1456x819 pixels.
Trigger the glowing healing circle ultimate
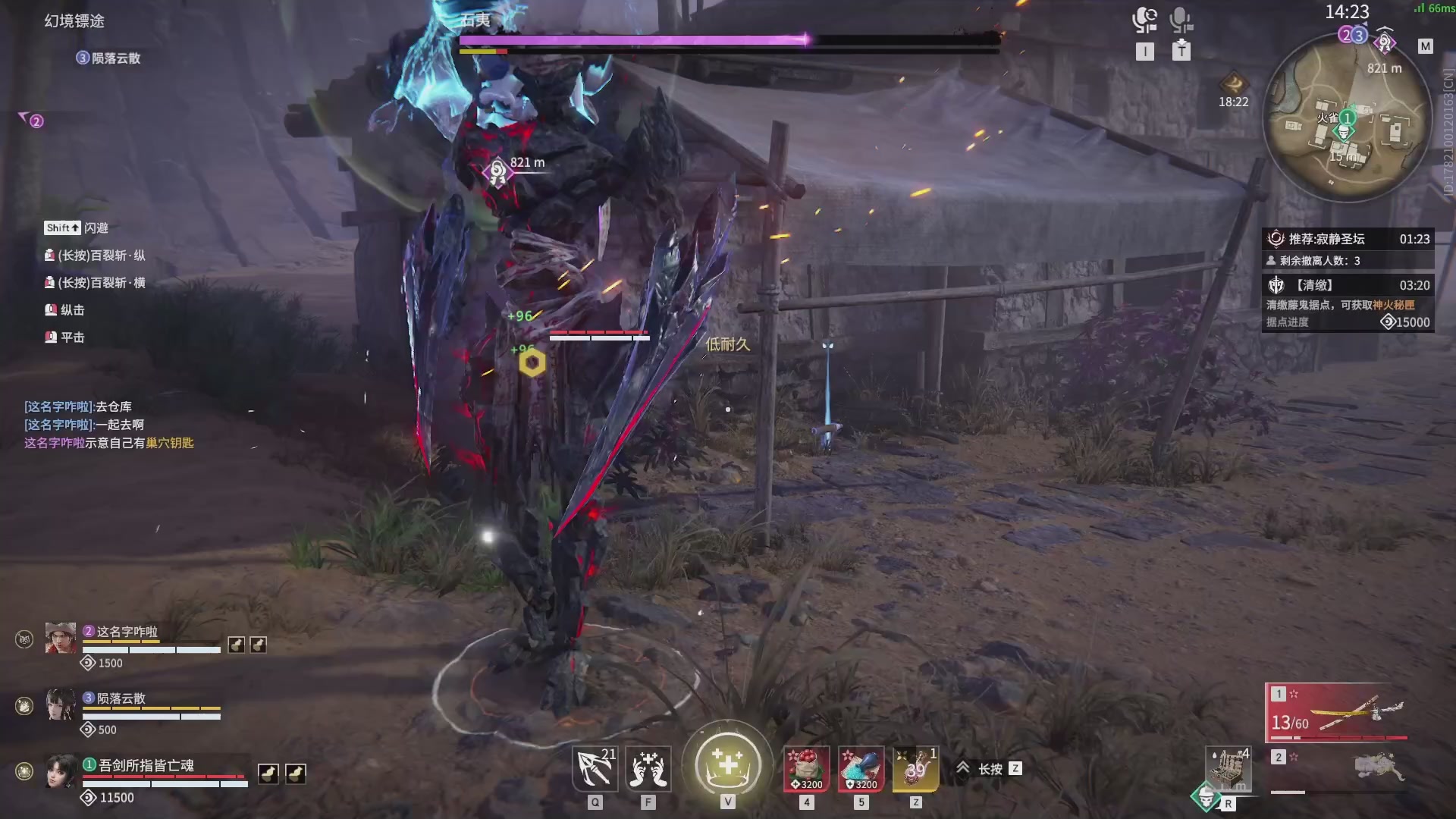[x=727, y=764]
